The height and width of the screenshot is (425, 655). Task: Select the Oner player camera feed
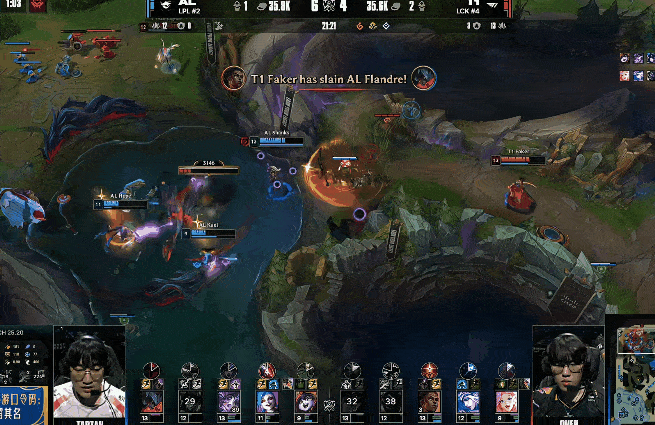[x=567, y=372]
